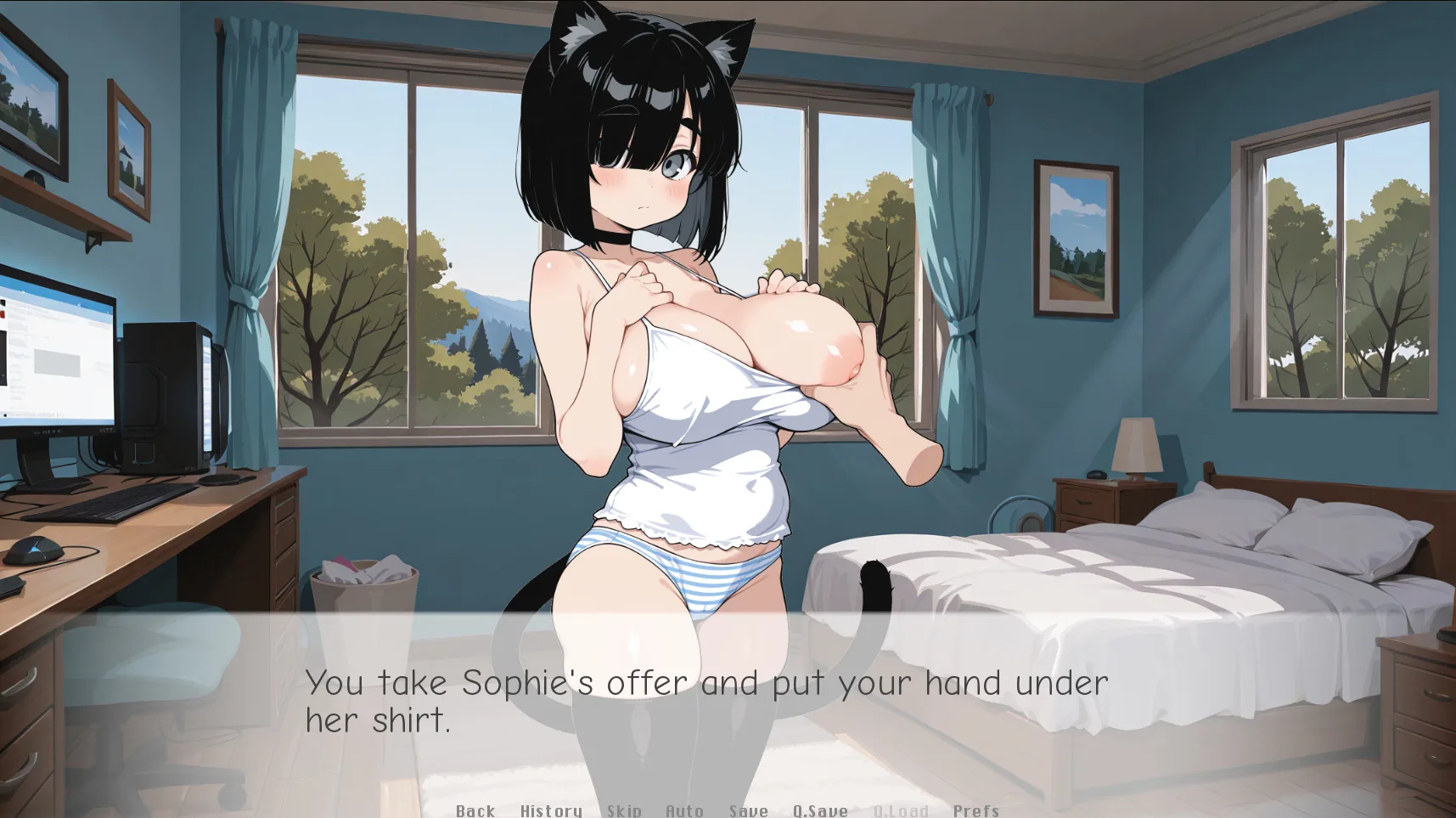
Task: Open the Save menu
Action: pyautogui.click(x=748, y=810)
